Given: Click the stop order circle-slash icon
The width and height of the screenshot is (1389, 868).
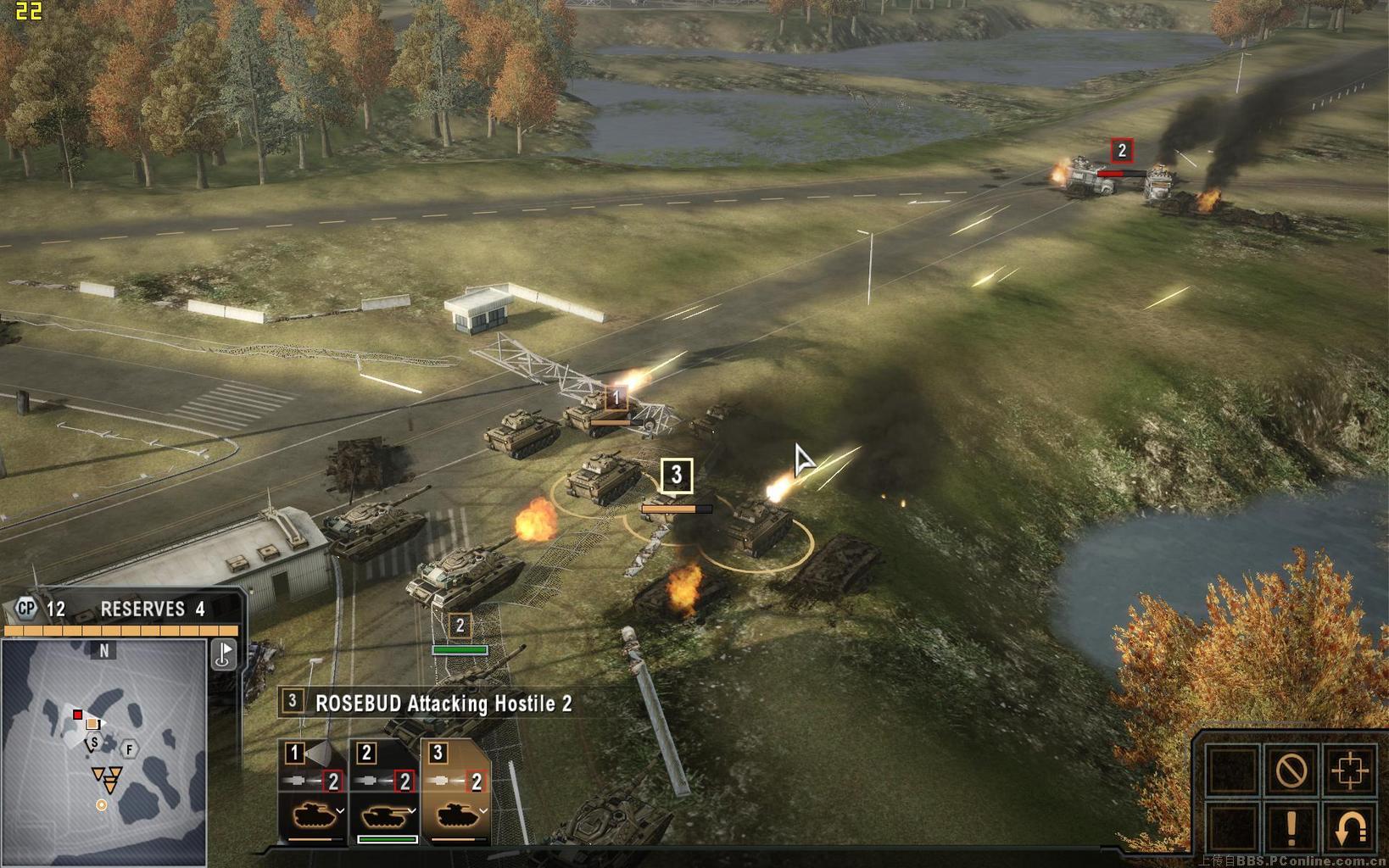Looking at the screenshot, I should [1291, 771].
